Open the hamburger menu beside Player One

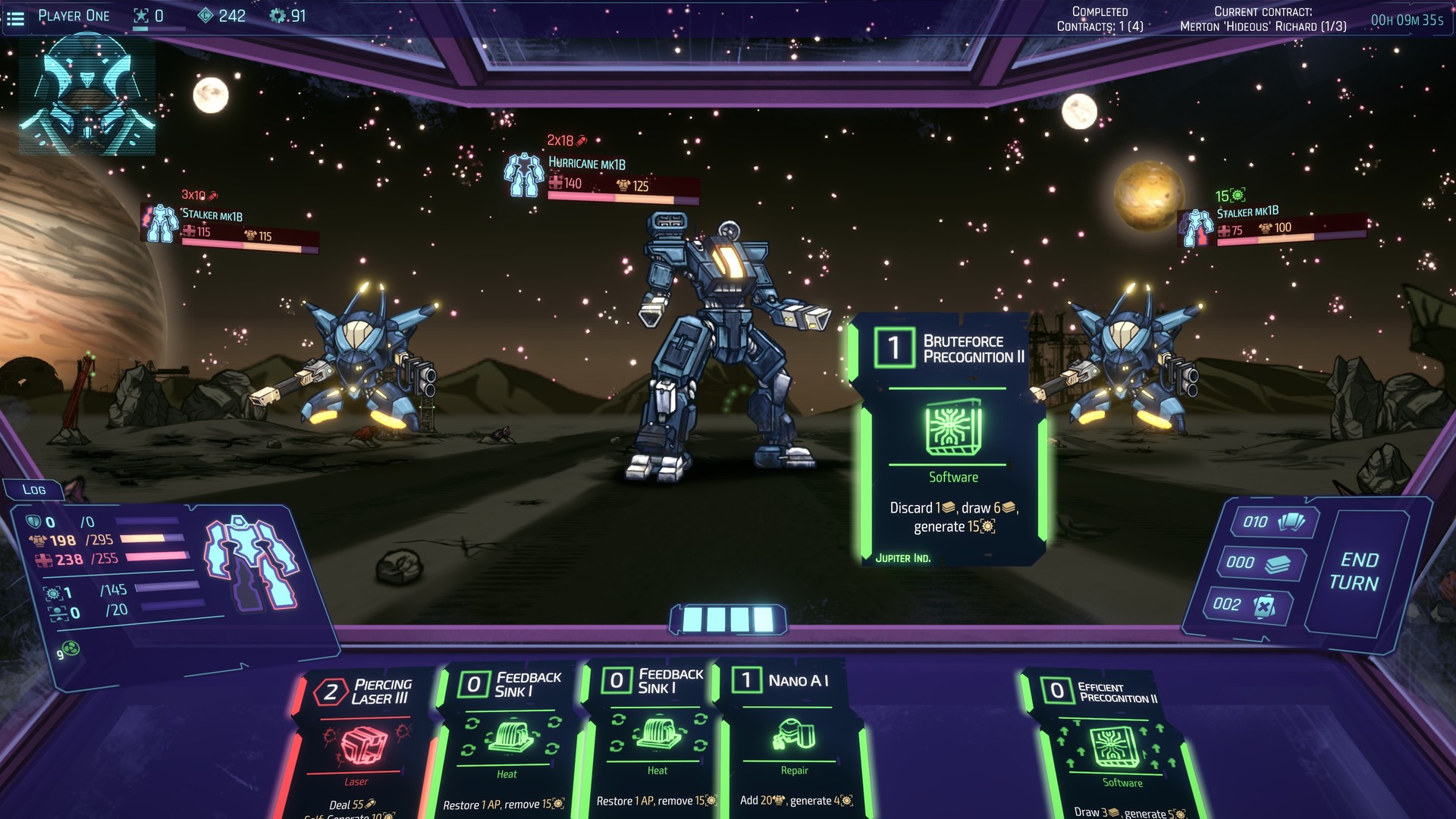tap(15, 15)
